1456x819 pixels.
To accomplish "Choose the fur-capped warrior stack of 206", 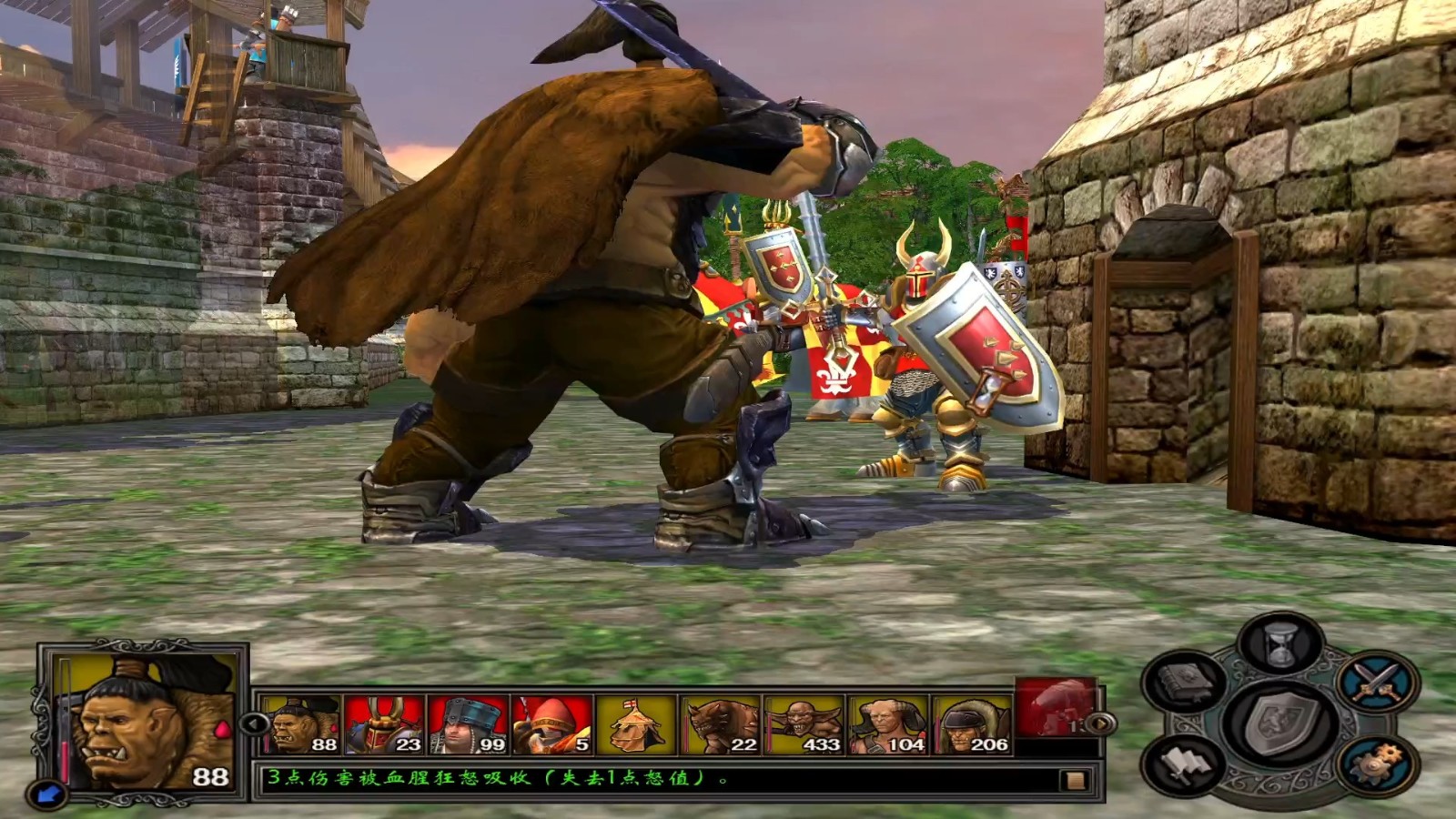I will 970,724.
